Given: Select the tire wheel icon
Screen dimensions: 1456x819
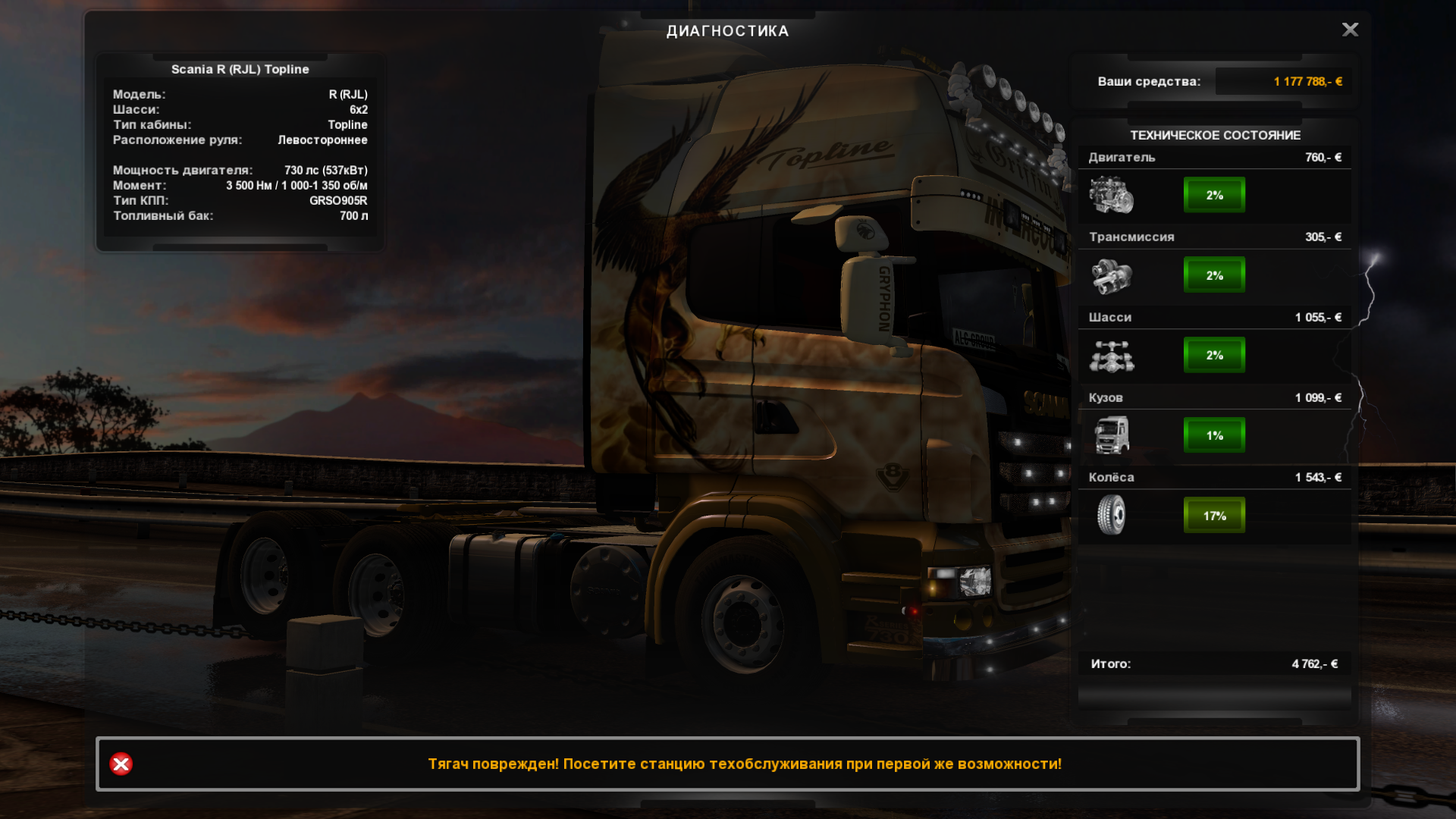Looking at the screenshot, I should (x=1111, y=515).
